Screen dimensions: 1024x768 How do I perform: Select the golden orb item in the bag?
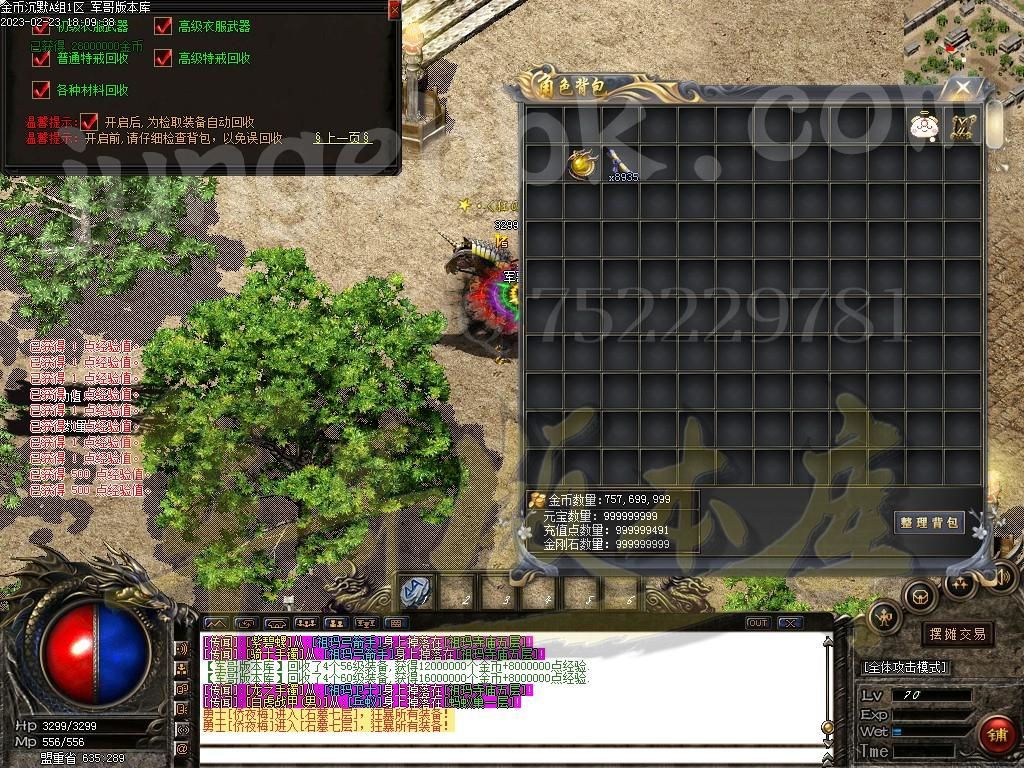[x=581, y=163]
